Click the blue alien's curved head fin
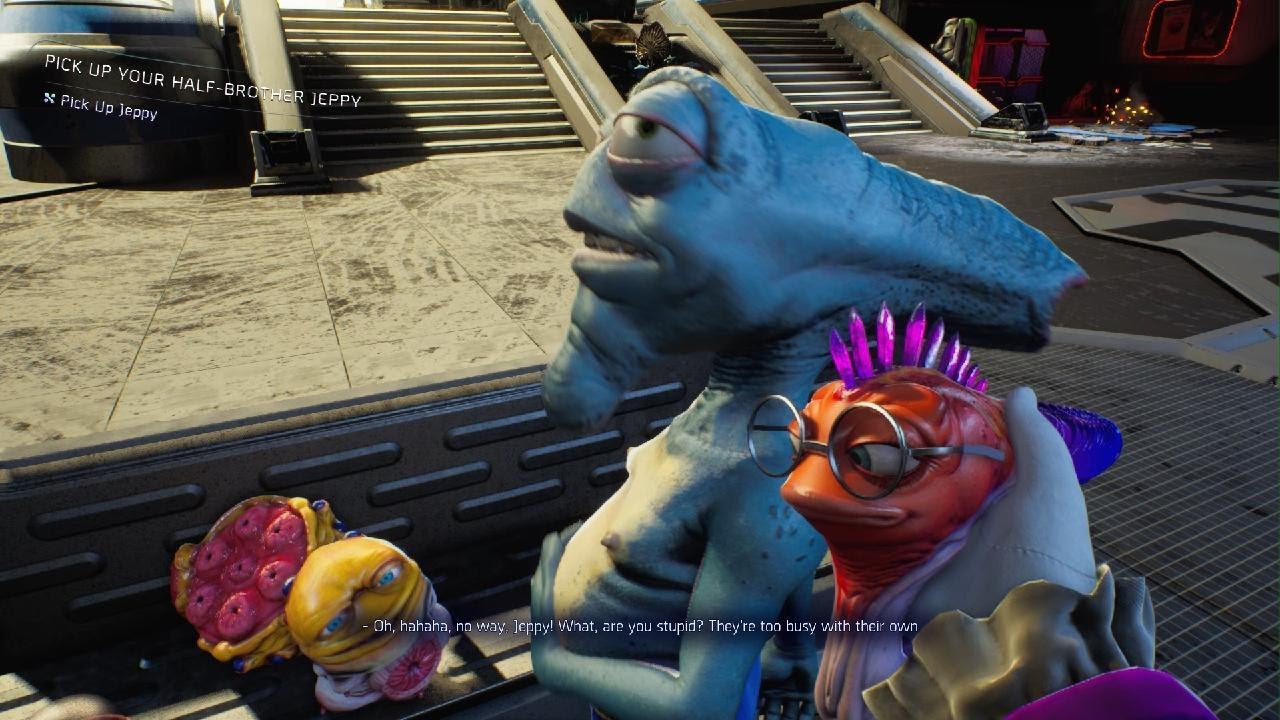 point(950,255)
